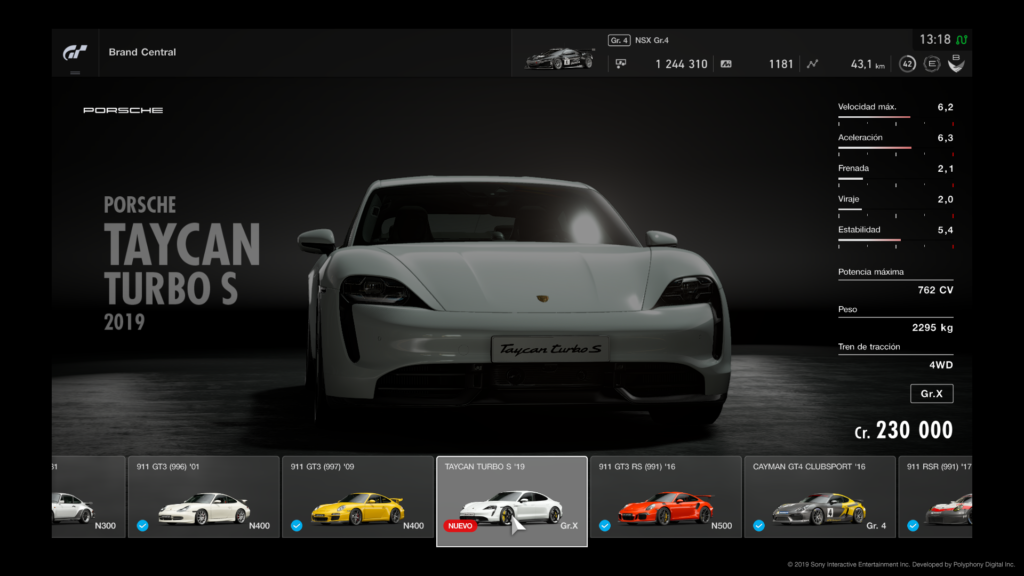Choose the Cayman GT4 Clubsport '16 tile
Image resolution: width=1024 pixels, height=576 pixels.
tap(819, 497)
